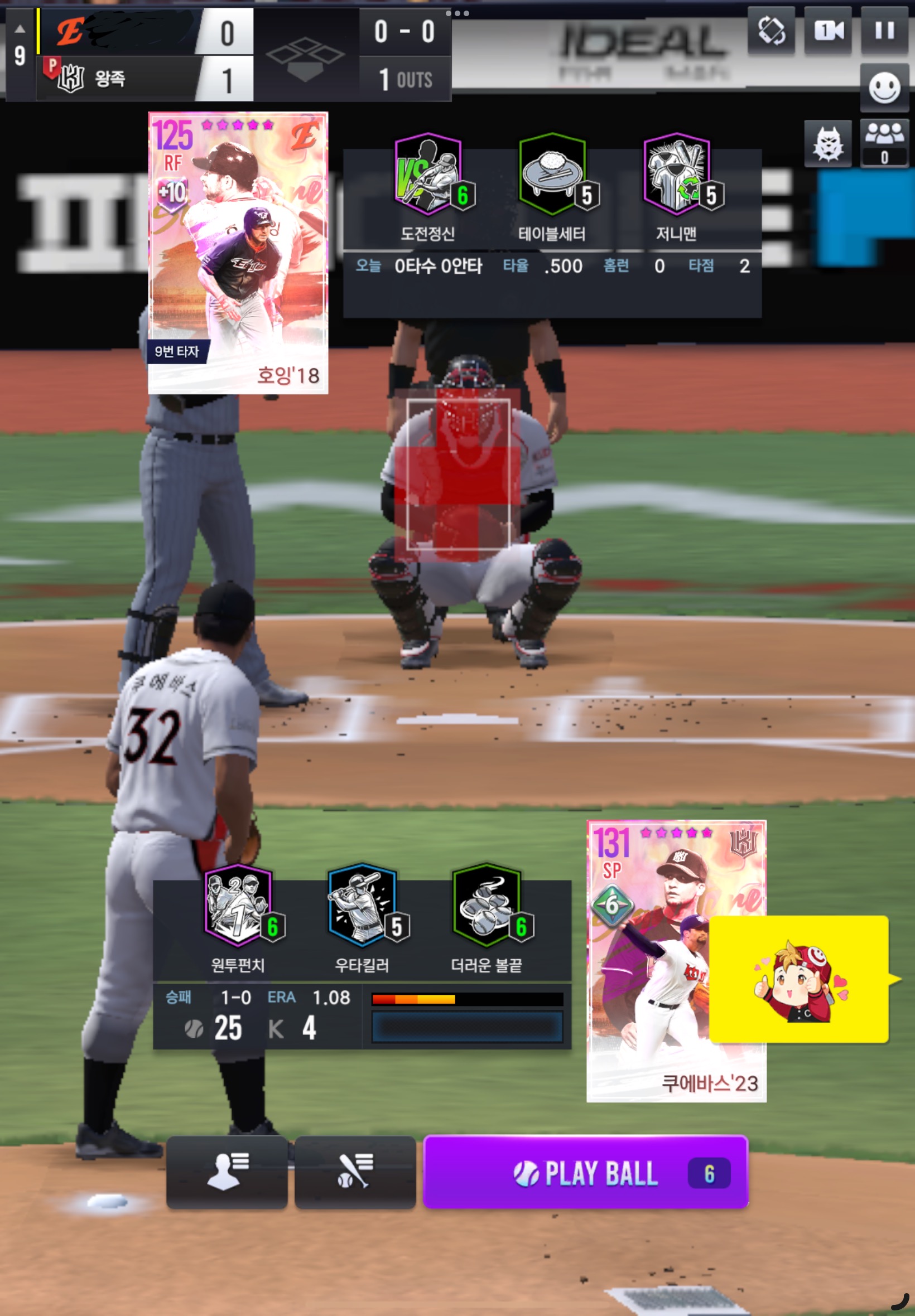This screenshot has height=1316, width=915.
Task: Open the player lineup button
Action: point(227,1172)
